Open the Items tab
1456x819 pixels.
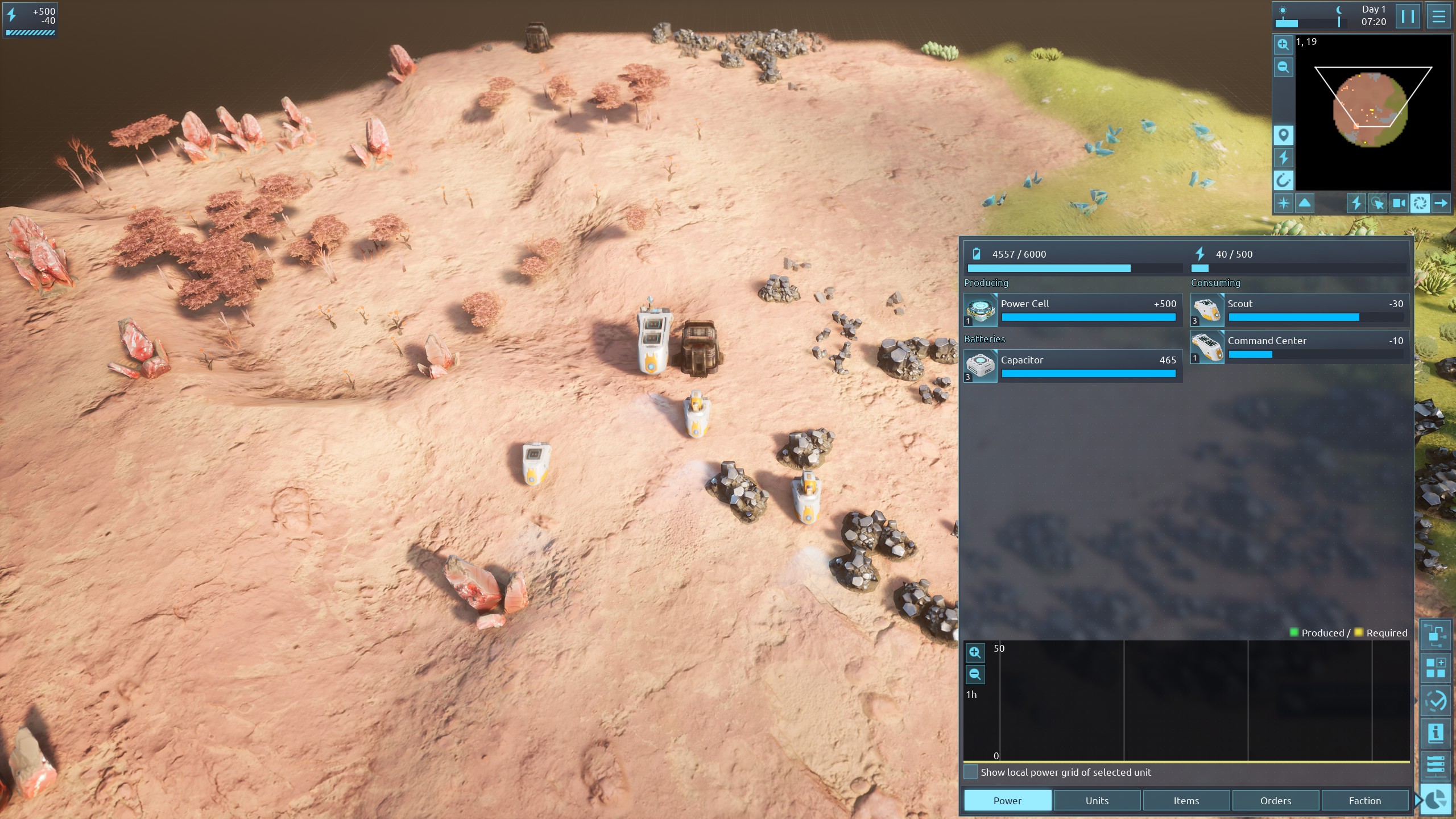tap(1186, 800)
